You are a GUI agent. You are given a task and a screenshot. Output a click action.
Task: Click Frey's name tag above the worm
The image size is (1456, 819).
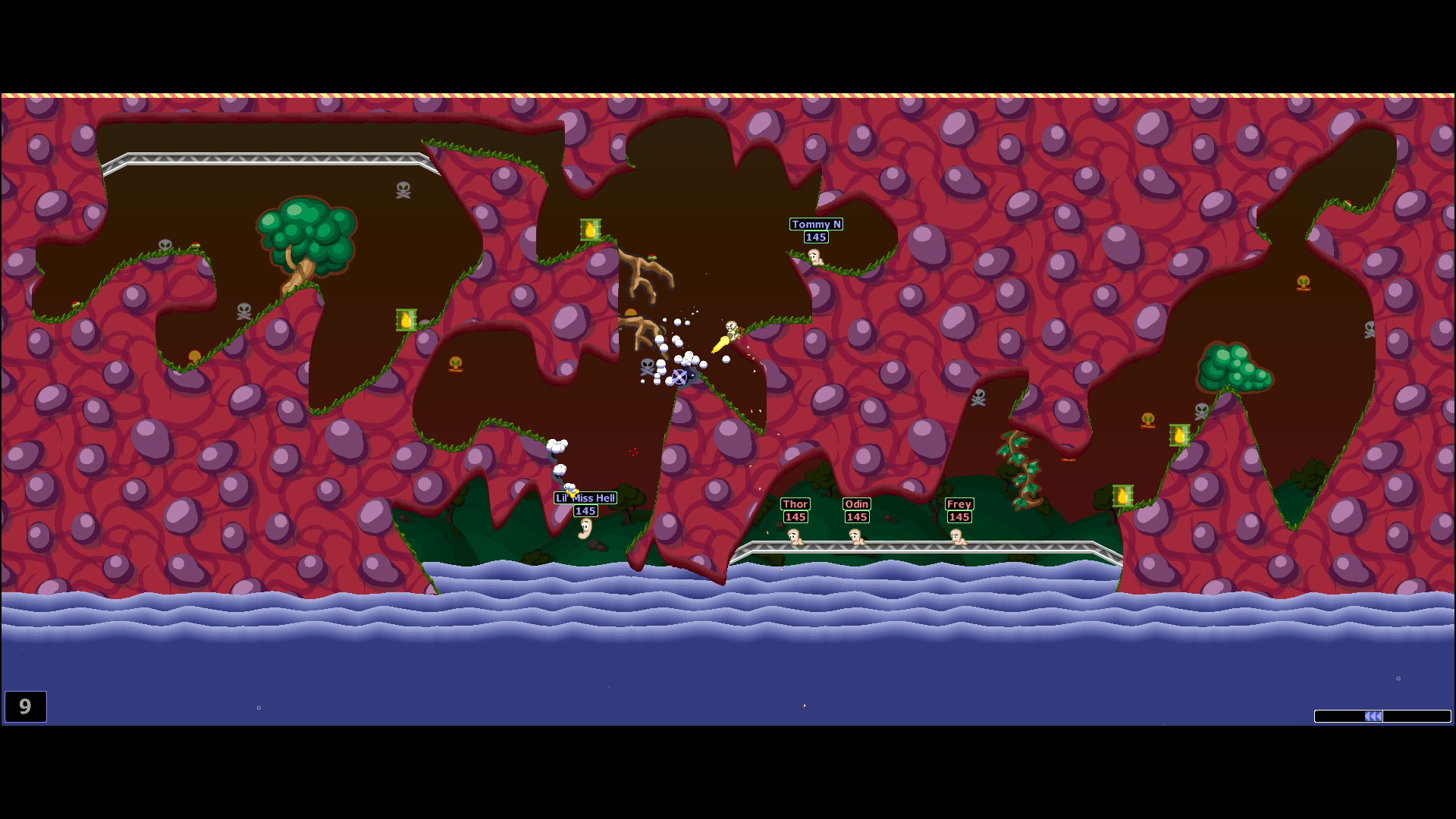(958, 504)
